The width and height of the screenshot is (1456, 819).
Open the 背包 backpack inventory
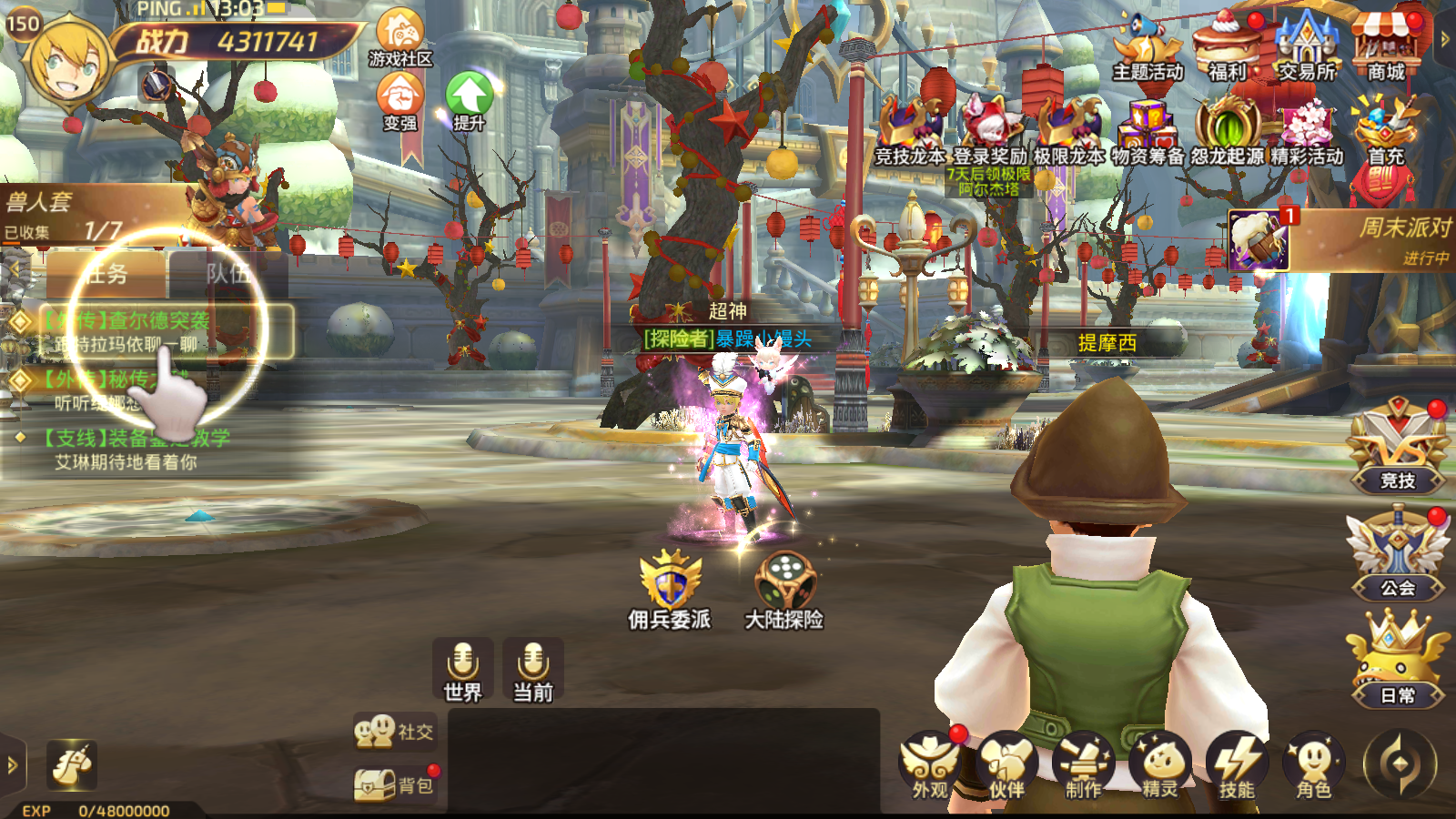pyautogui.click(x=394, y=784)
